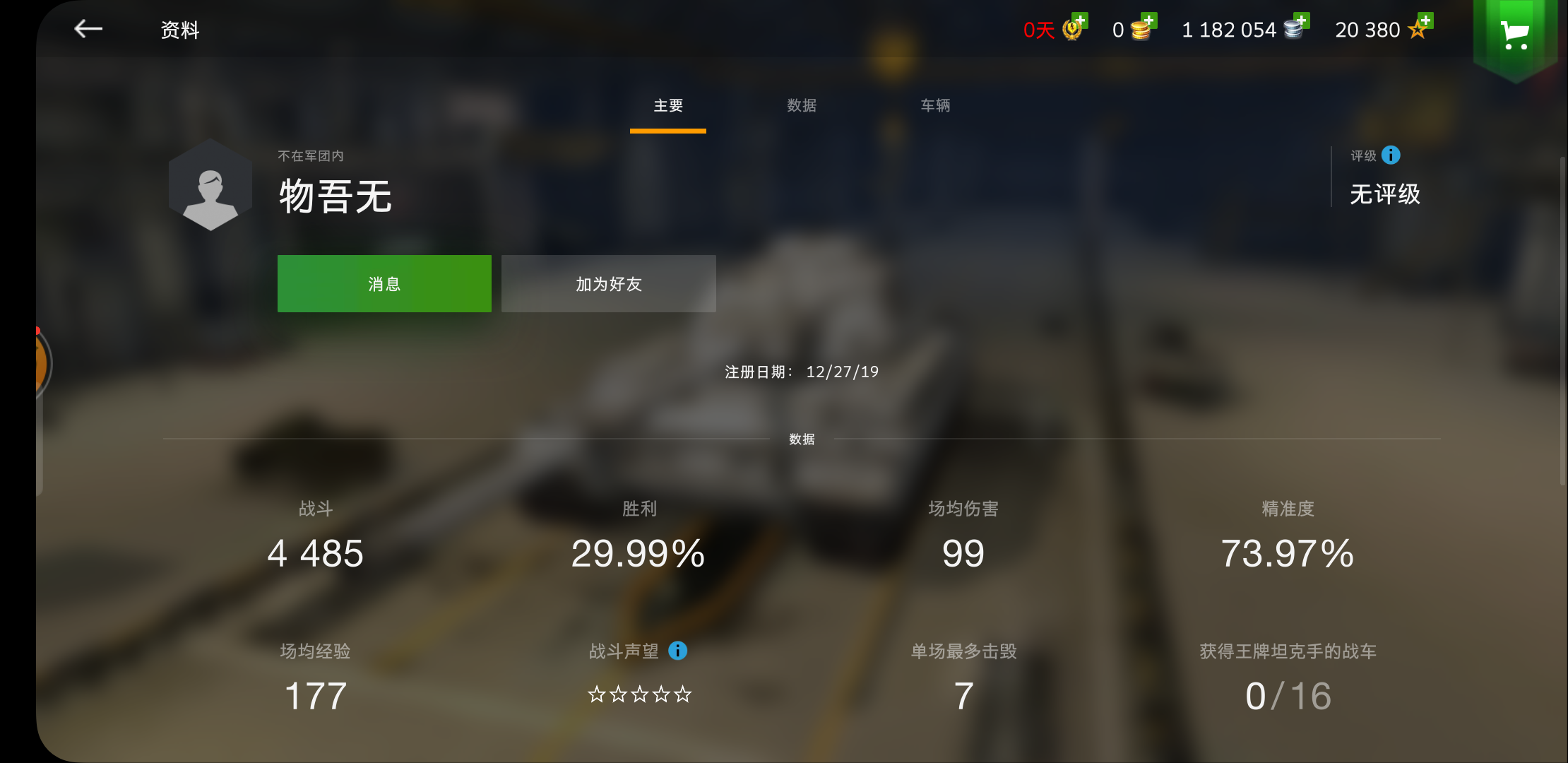Click the player name 物吾无
Viewport: 1568px width, 763px height.
pos(335,196)
